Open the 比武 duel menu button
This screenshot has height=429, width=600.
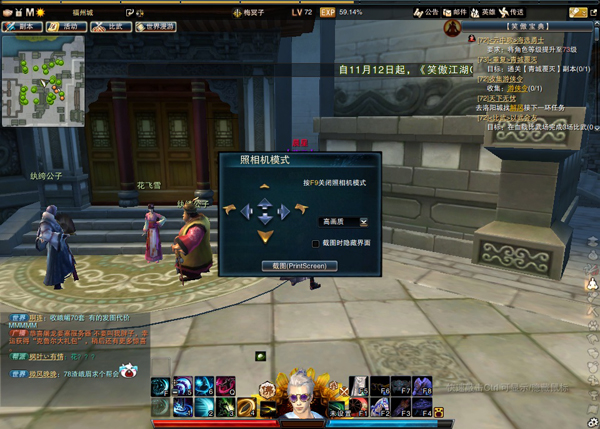pyautogui.click(x=111, y=27)
